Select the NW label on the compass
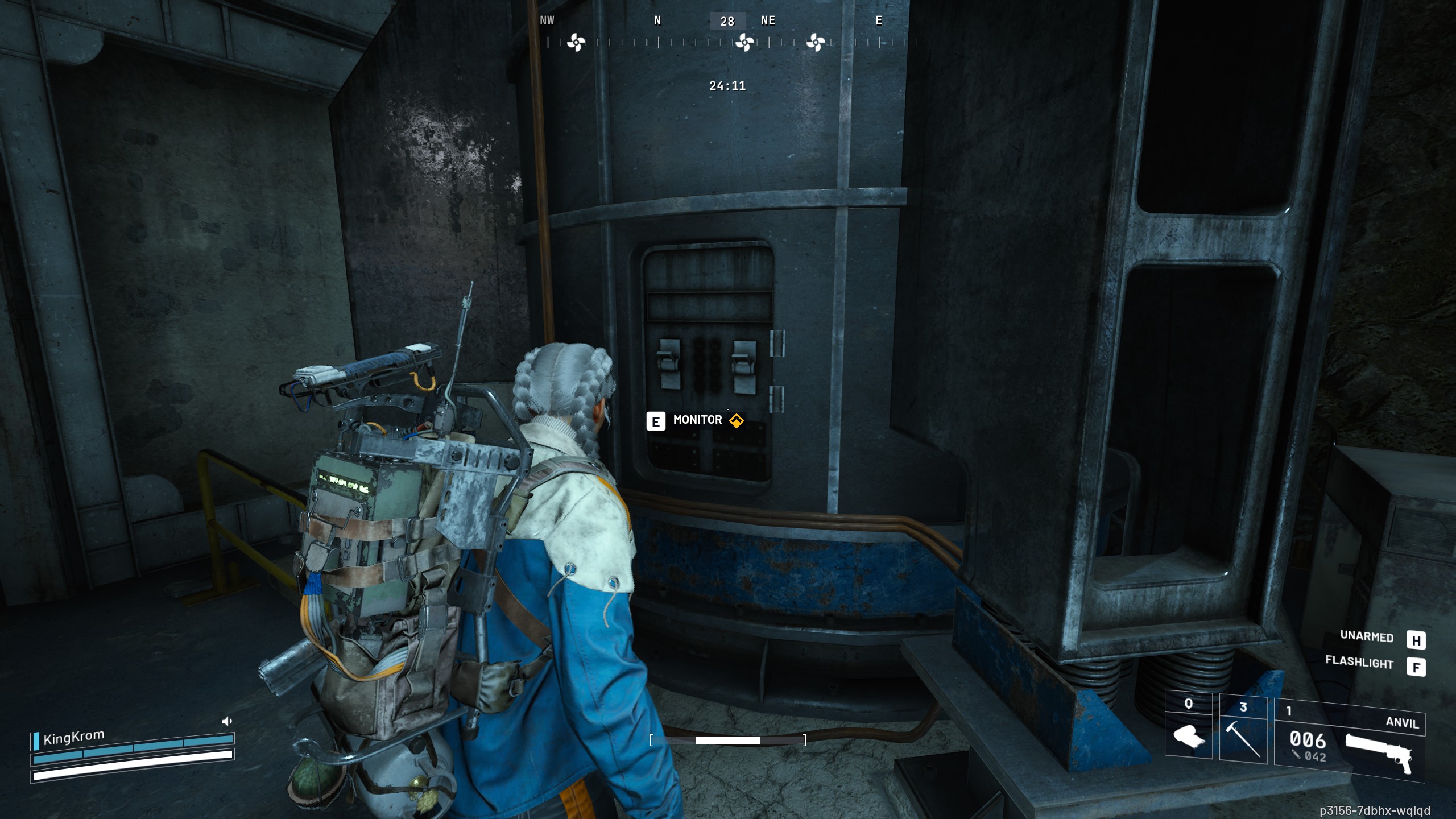Image resolution: width=1456 pixels, height=819 pixels. pyautogui.click(x=547, y=21)
